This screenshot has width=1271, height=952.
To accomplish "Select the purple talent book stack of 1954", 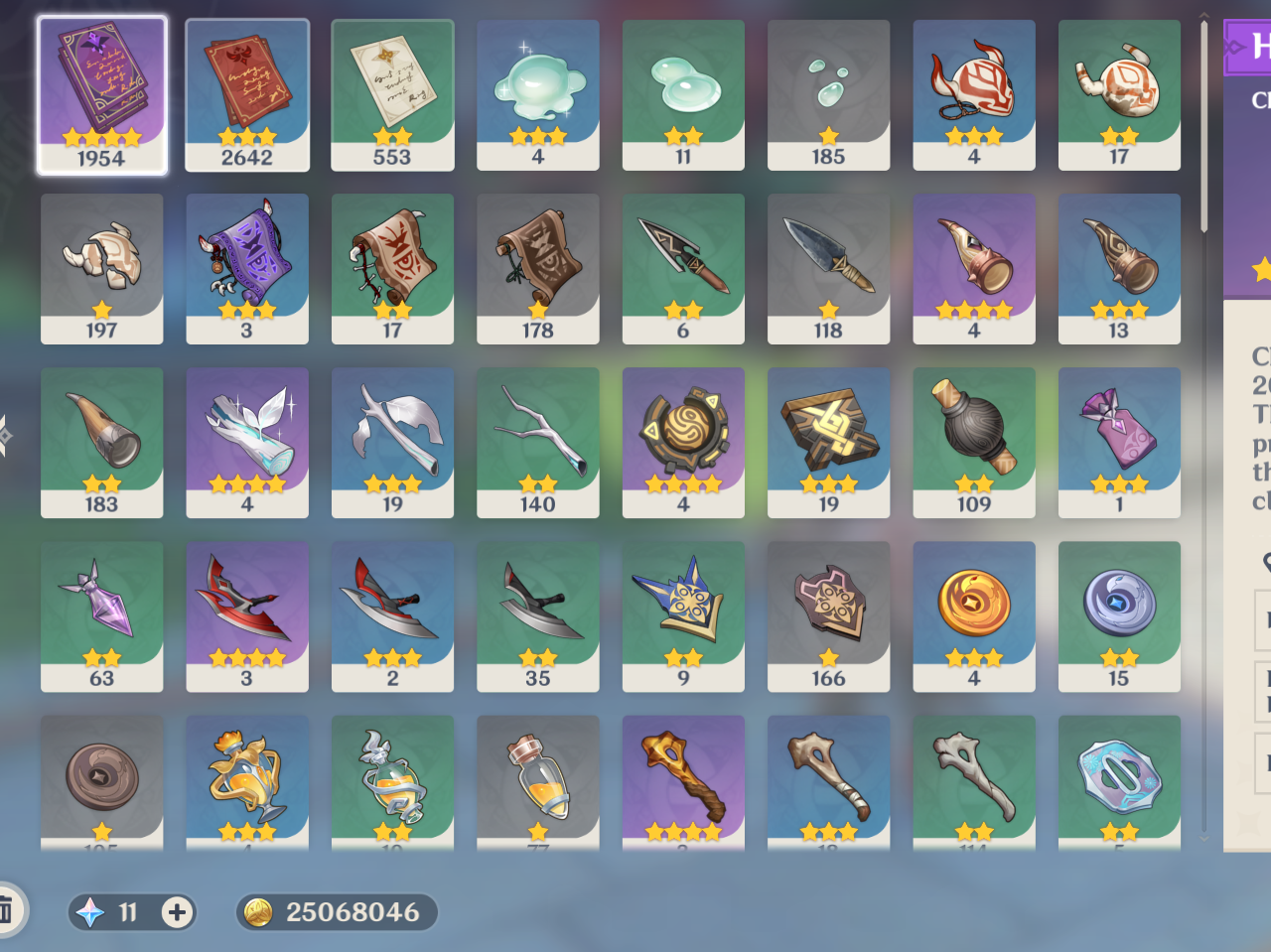I will [x=101, y=94].
